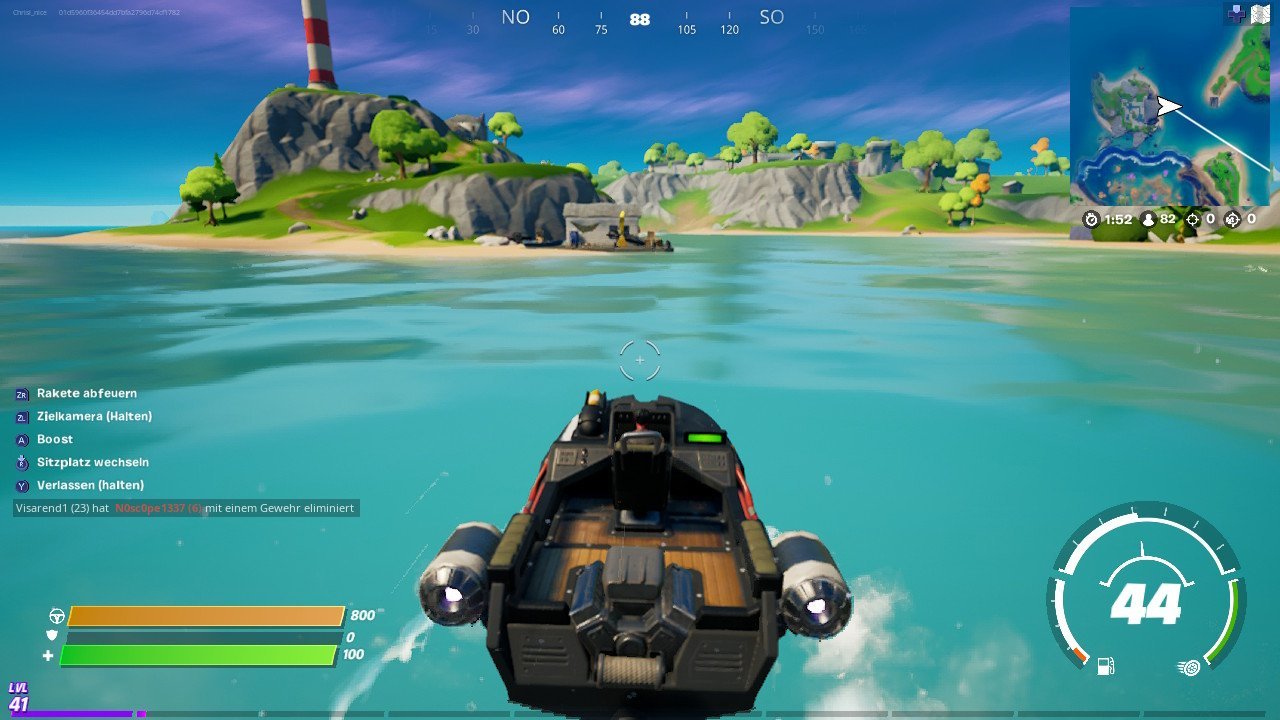
Task: Click the green health bar showing 100
Action: click(x=200, y=656)
